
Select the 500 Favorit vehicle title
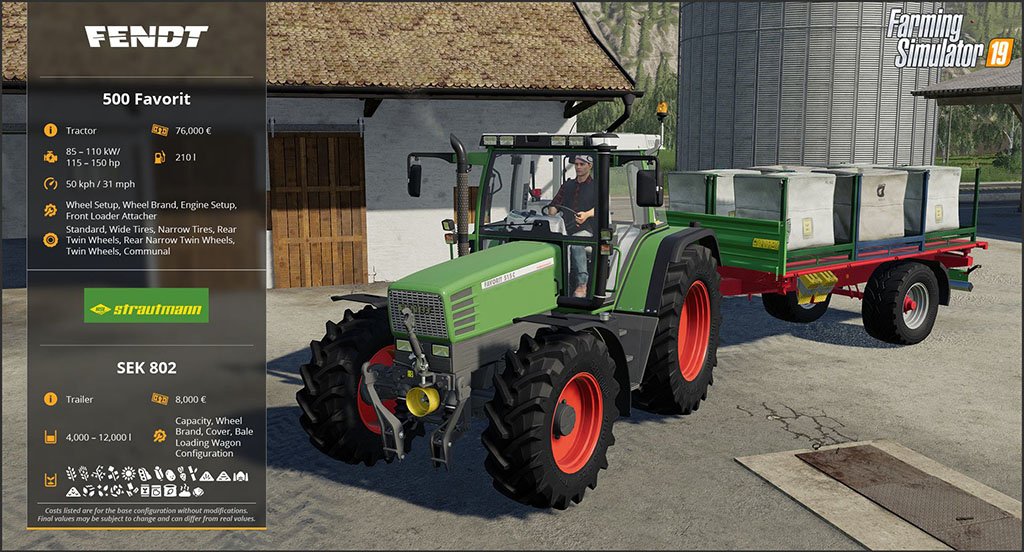point(146,99)
